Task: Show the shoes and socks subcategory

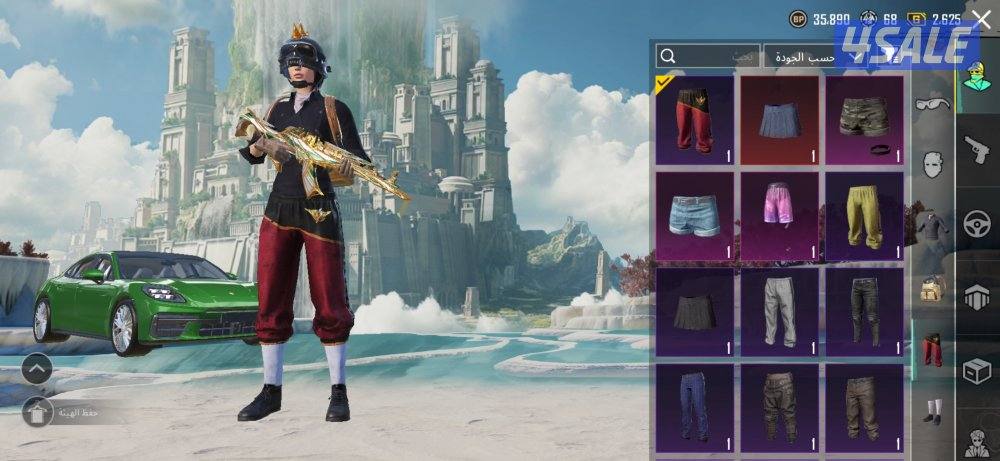Action: pyautogui.click(x=932, y=411)
